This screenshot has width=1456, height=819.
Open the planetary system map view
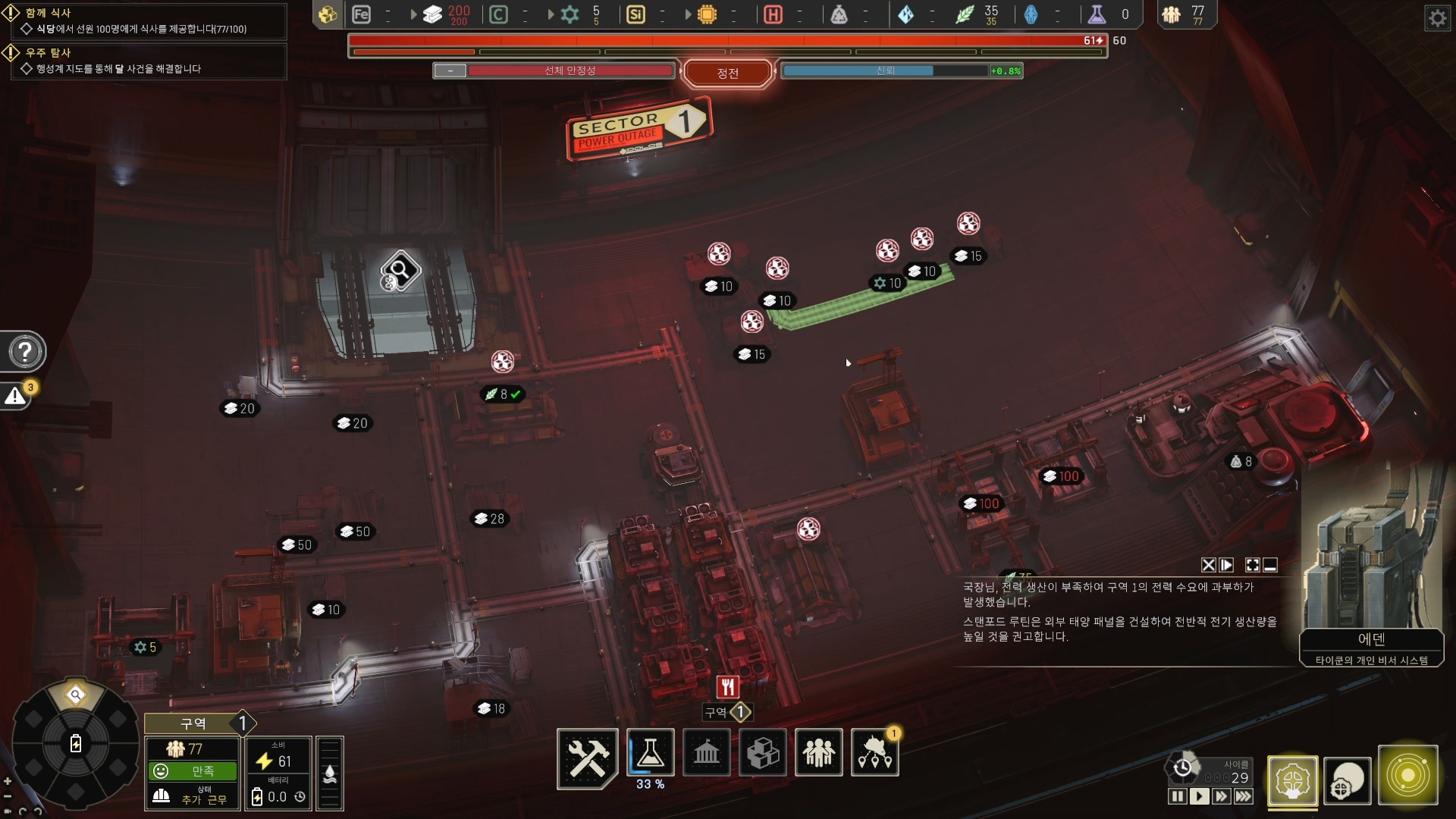[1407, 777]
